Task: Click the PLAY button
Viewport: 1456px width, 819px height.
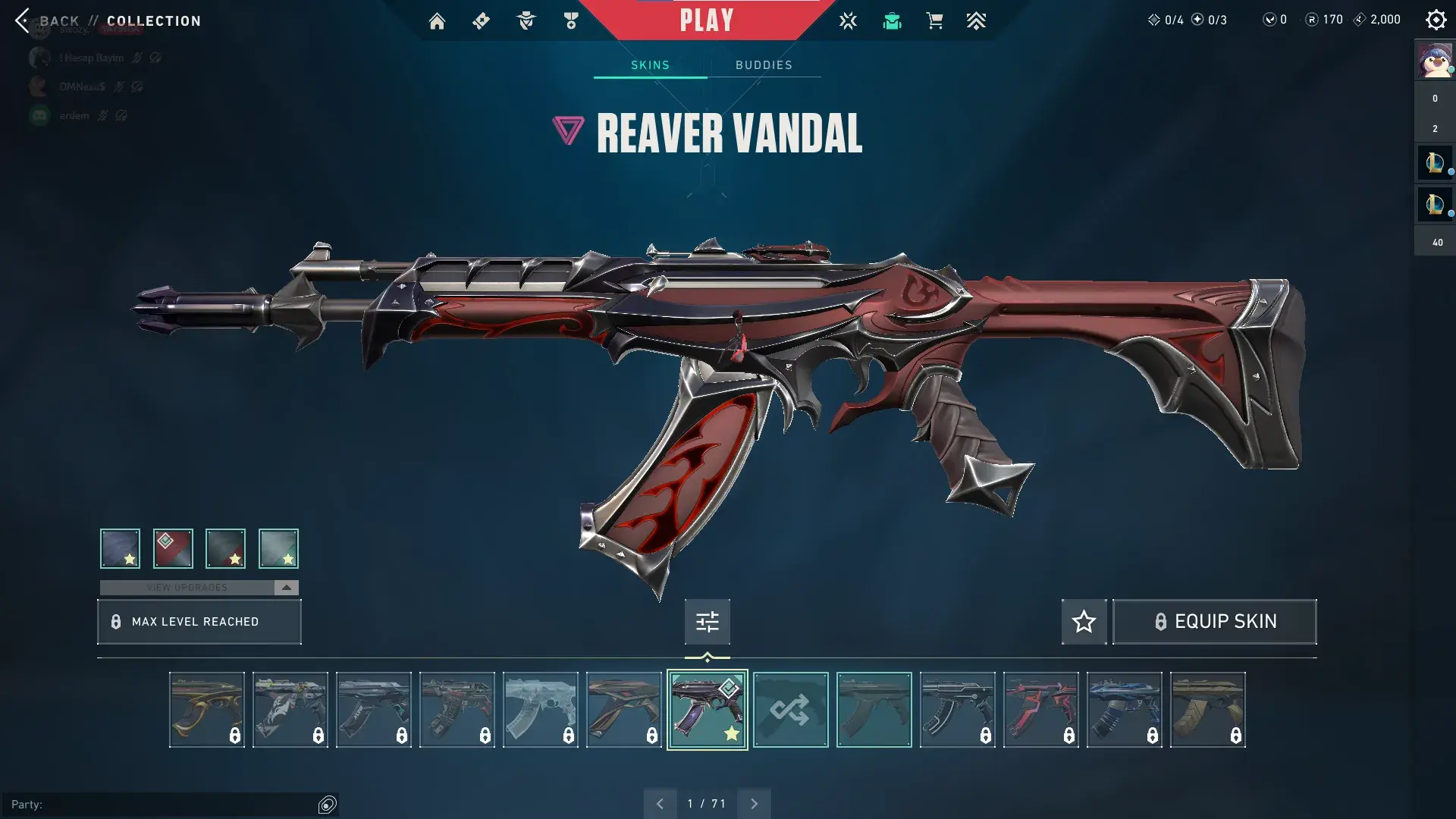Action: (707, 20)
